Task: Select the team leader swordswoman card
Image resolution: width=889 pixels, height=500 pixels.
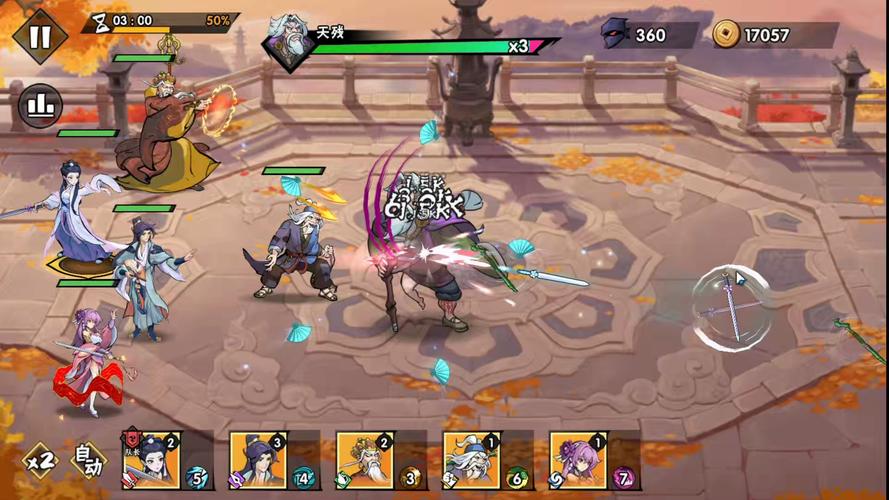Action: (x=152, y=460)
